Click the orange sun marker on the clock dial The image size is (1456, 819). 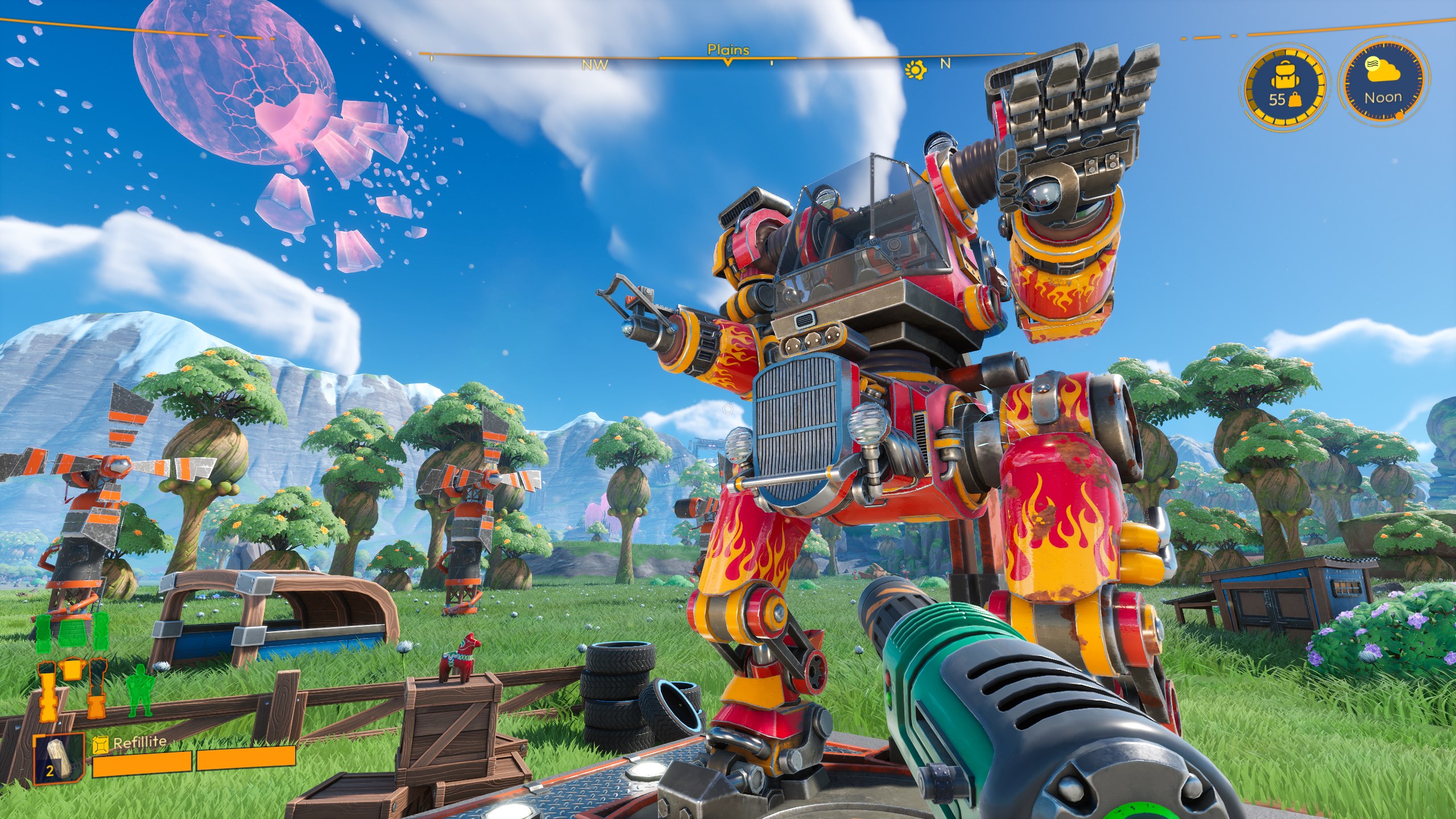coord(1400,115)
